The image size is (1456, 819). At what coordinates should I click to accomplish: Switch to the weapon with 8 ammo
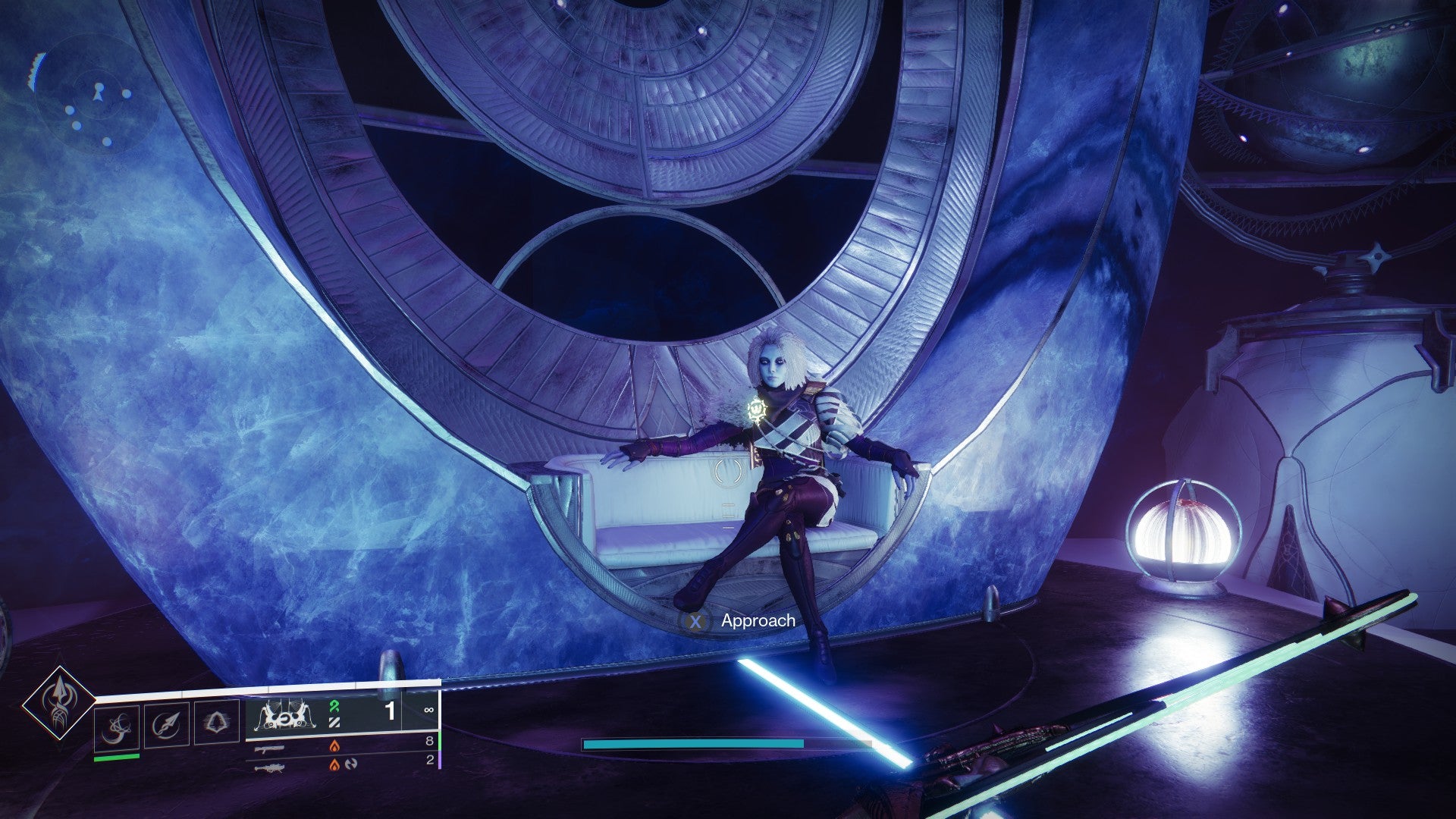pos(270,748)
